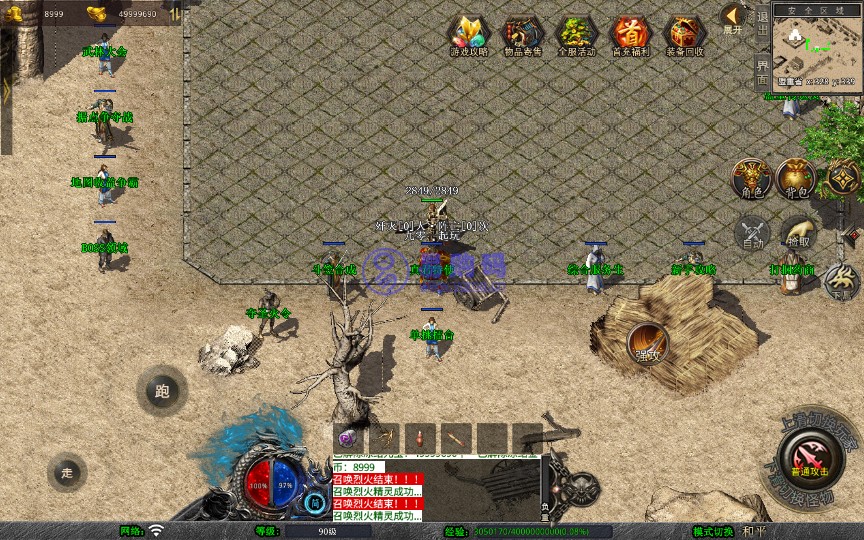Tap the 跑 run button
The width and height of the screenshot is (864, 540).
[x=162, y=391]
